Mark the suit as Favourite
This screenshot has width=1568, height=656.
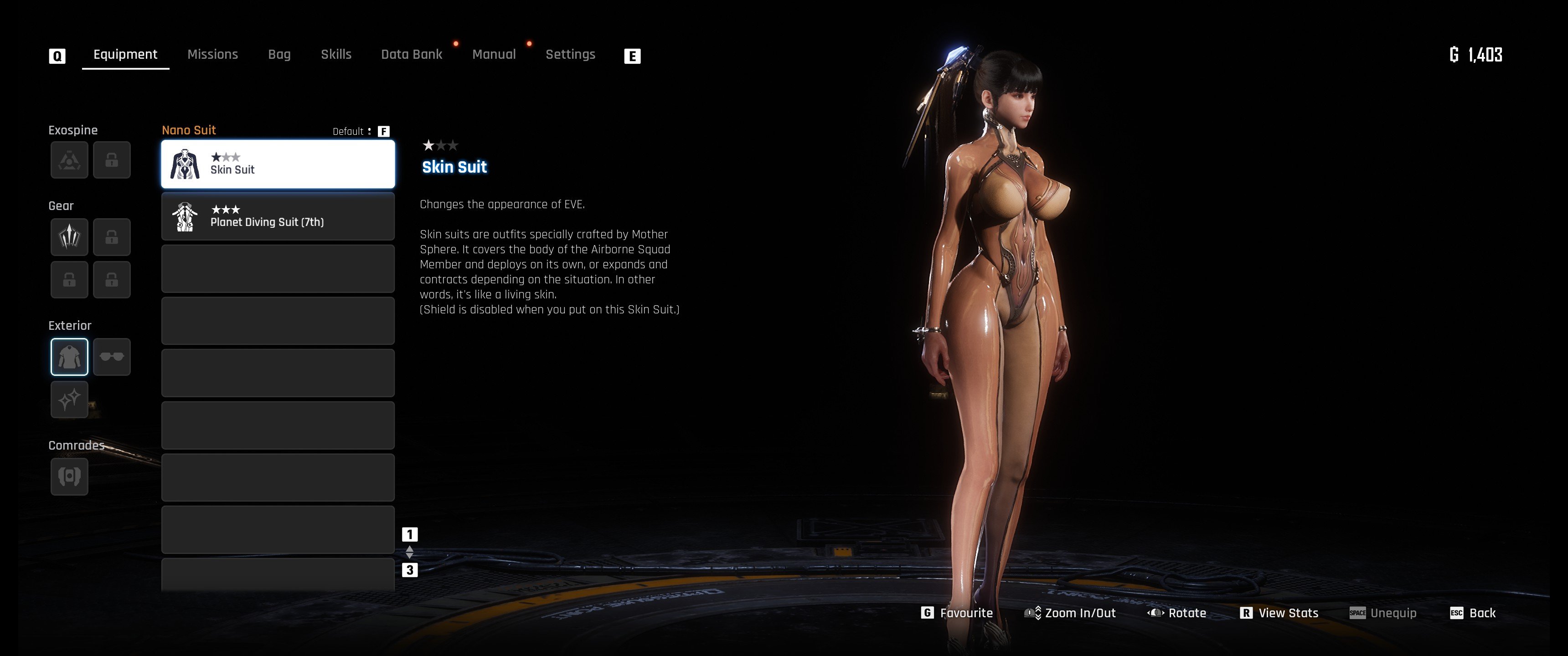point(958,613)
